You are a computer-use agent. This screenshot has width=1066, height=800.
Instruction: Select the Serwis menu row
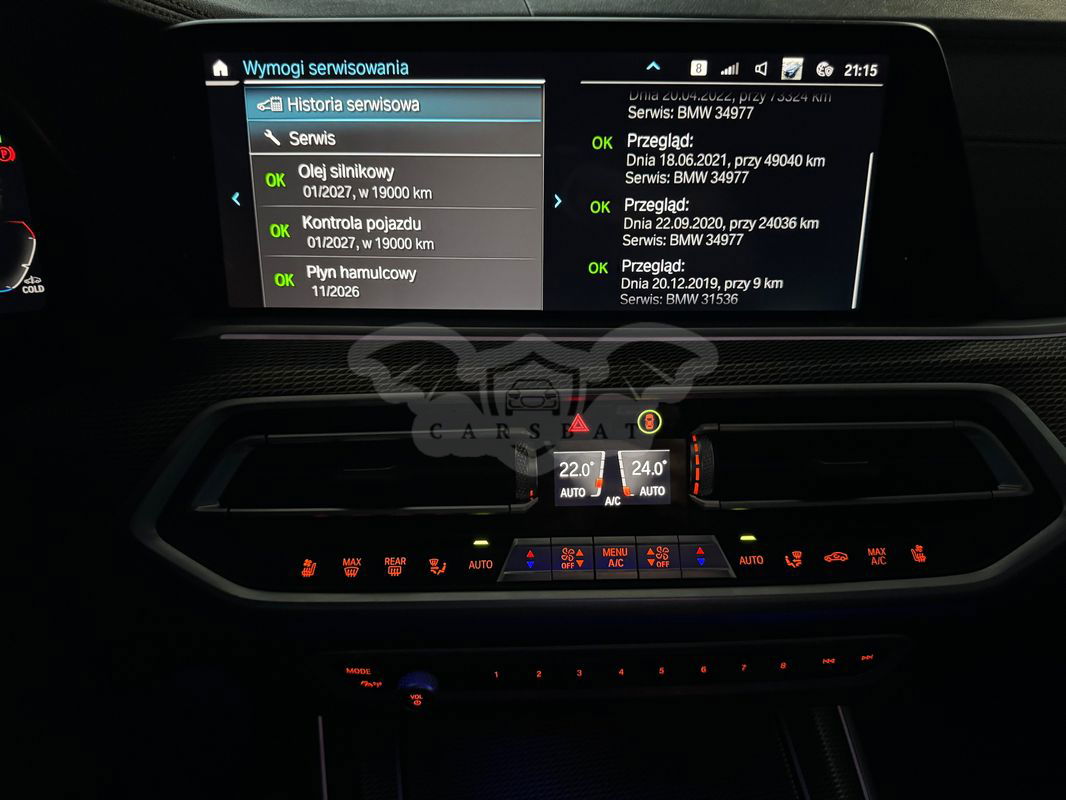click(x=394, y=138)
